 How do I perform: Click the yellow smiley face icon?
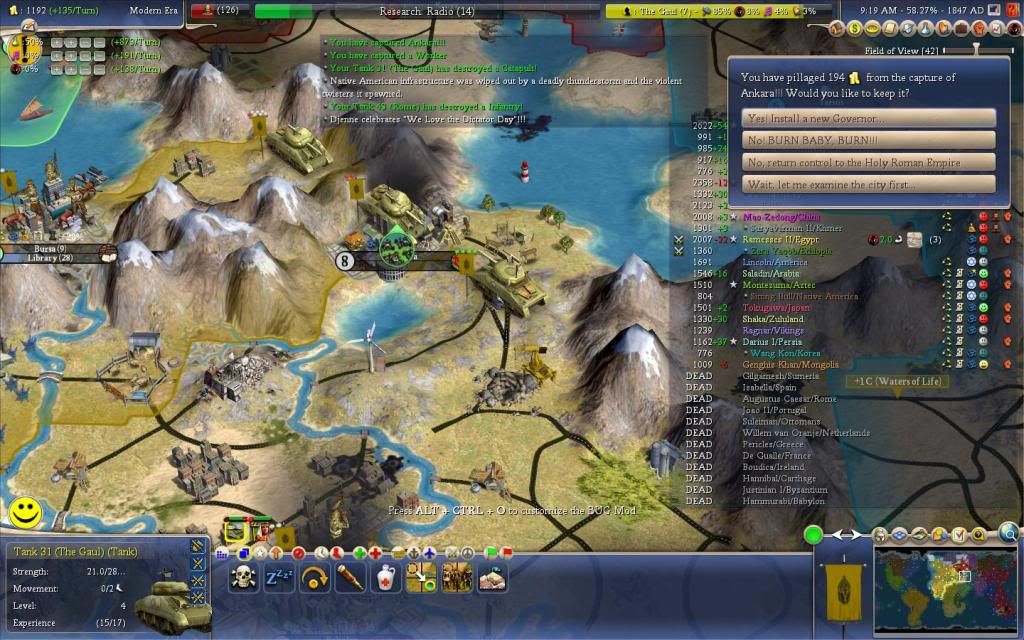tap(25, 514)
